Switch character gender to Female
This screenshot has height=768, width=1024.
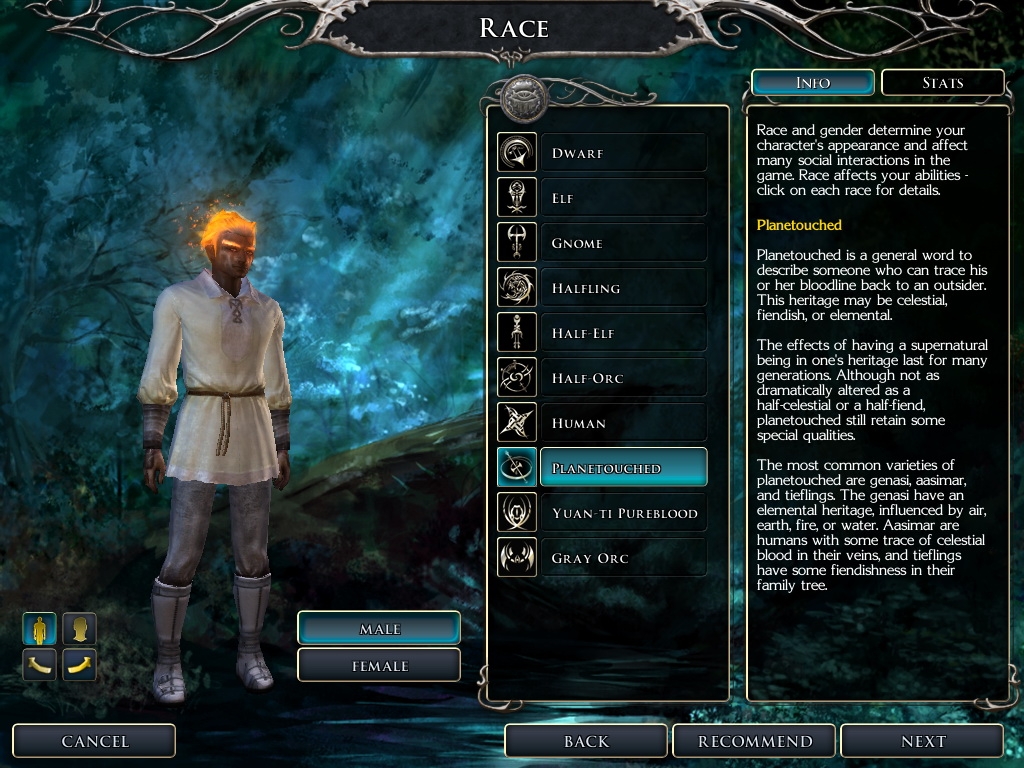pyautogui.click(x=379, y=665)
